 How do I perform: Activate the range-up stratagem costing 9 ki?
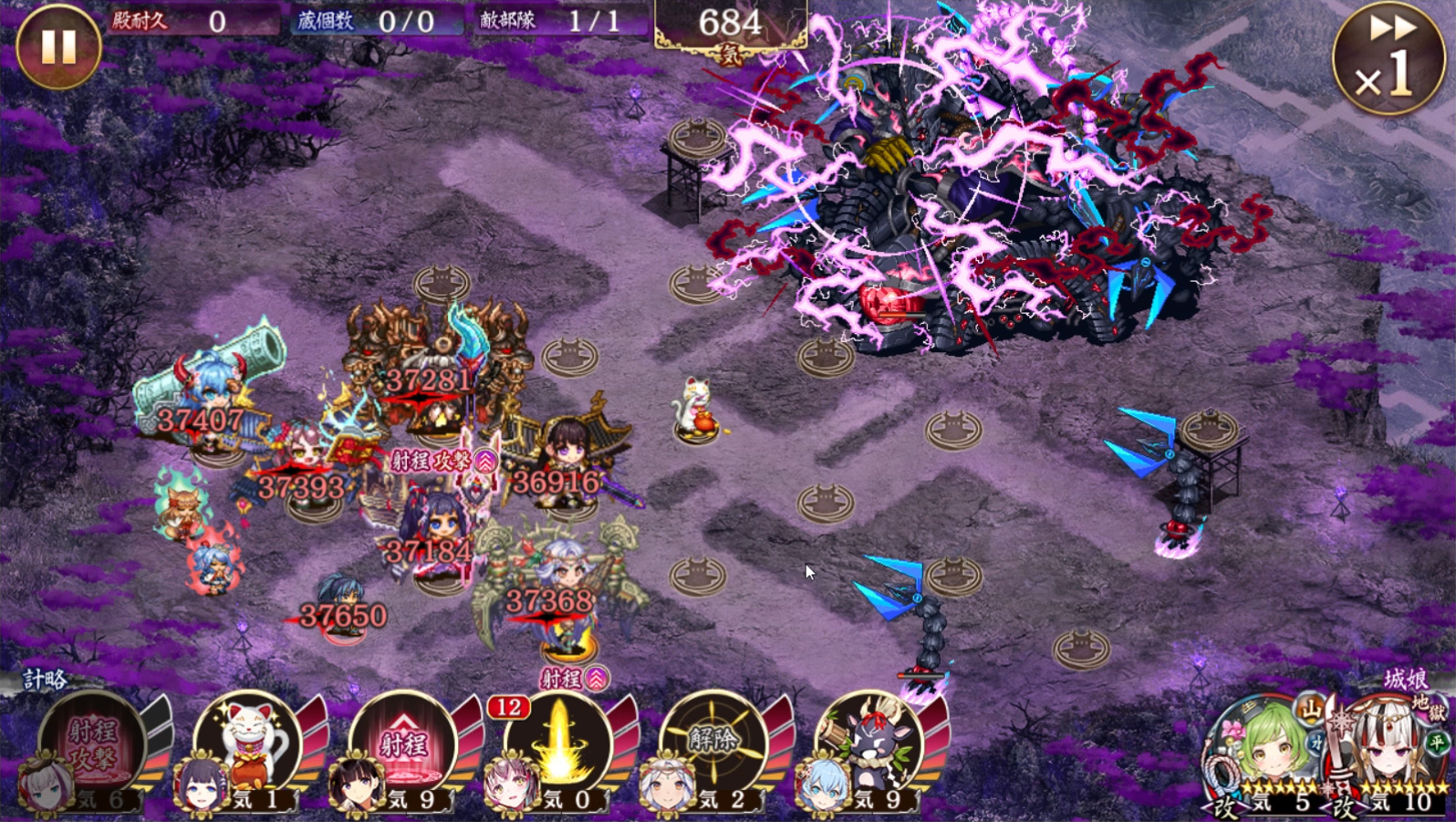tap(404, 745)
